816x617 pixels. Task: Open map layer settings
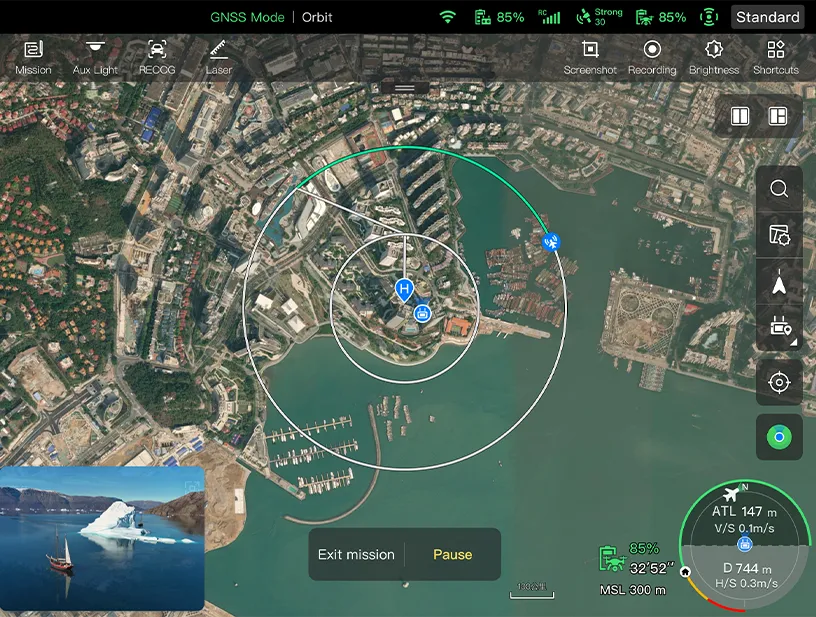click(779, 236)
